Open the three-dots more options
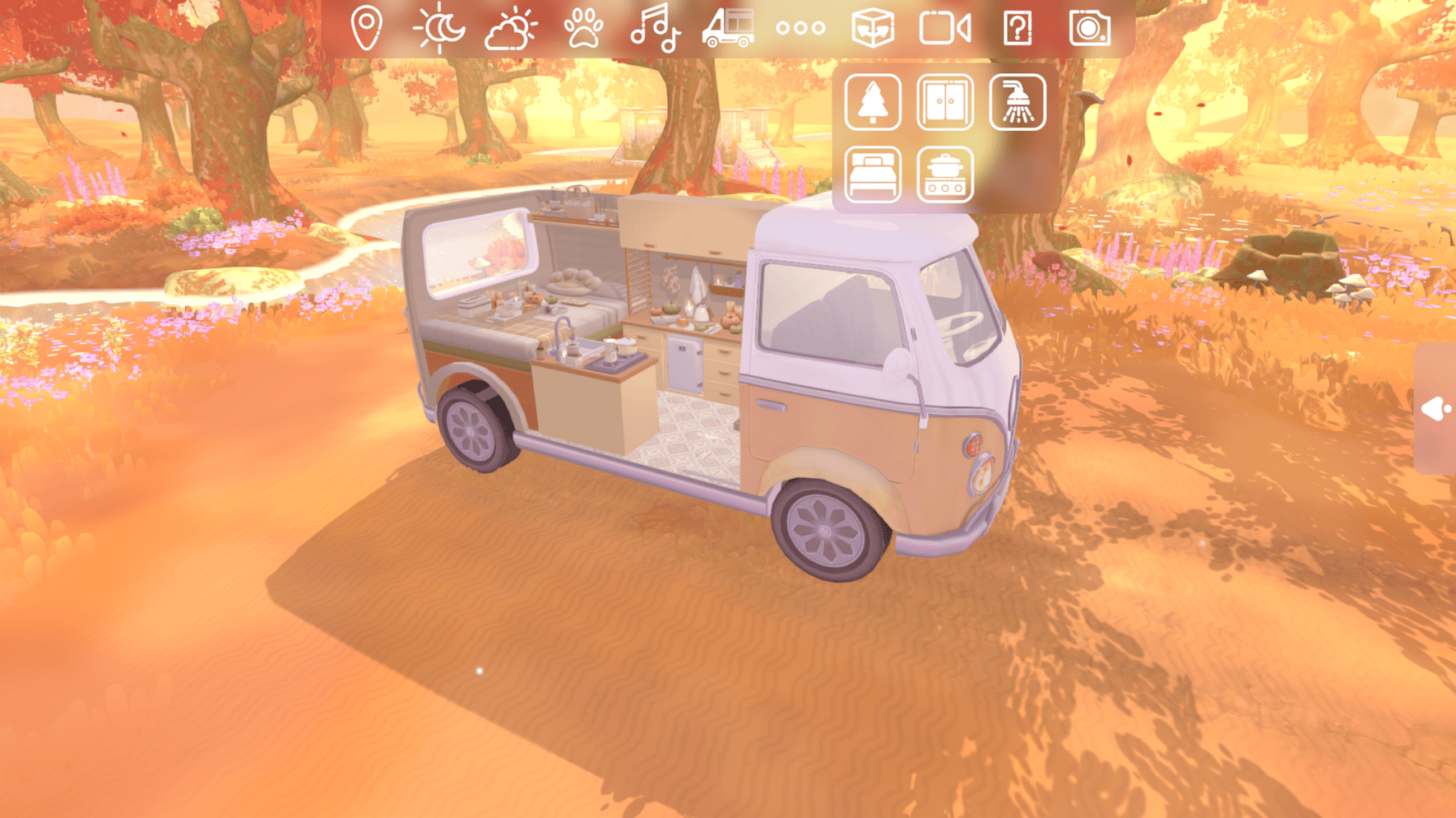This screenshot has width=1456, height=818. (800, 27)
